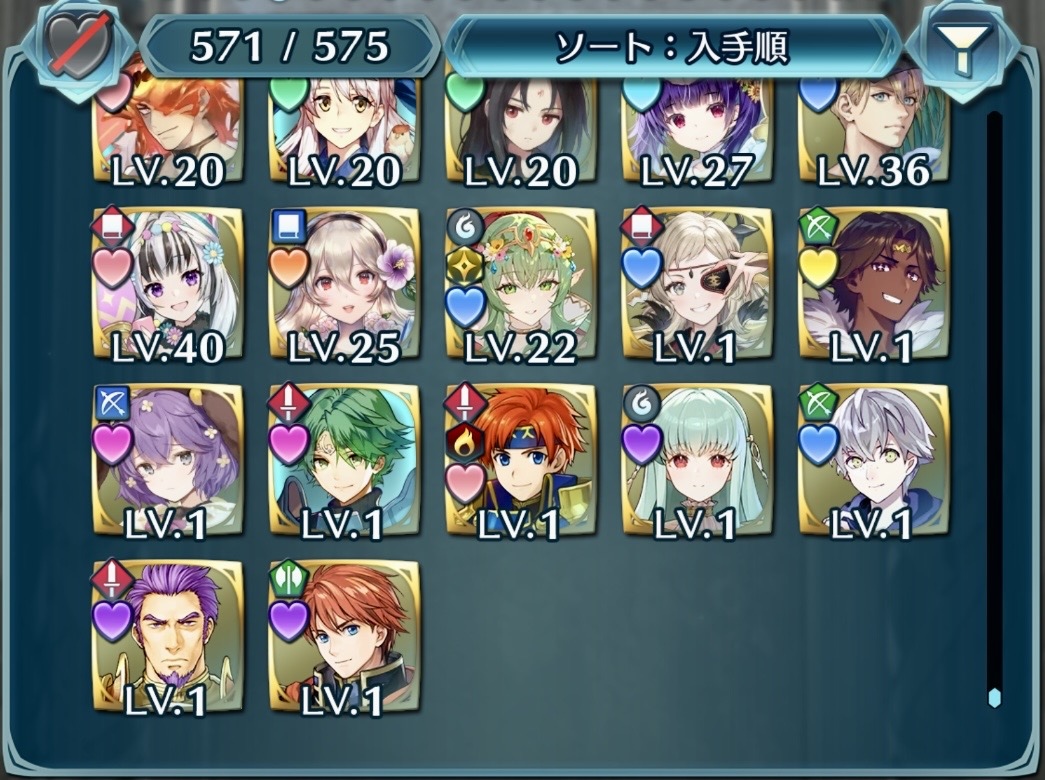1045x780 pixels.
Task: Open the sort order dropdown (ソート：入手順)
Action: pos(672,46)
